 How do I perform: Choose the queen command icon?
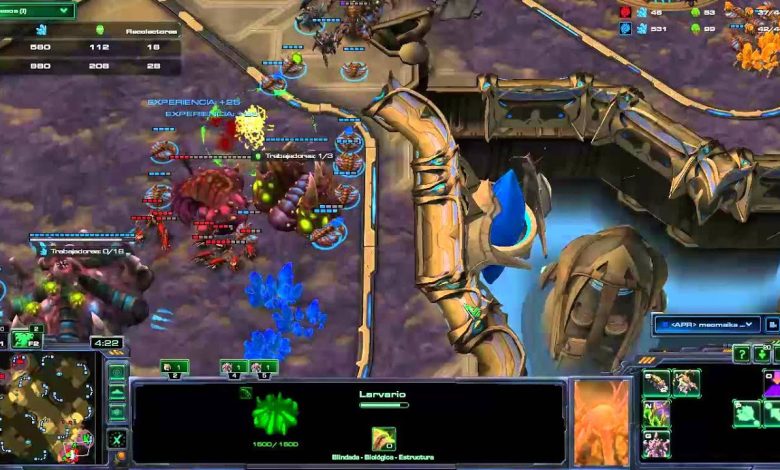click(x=686, y=382)
